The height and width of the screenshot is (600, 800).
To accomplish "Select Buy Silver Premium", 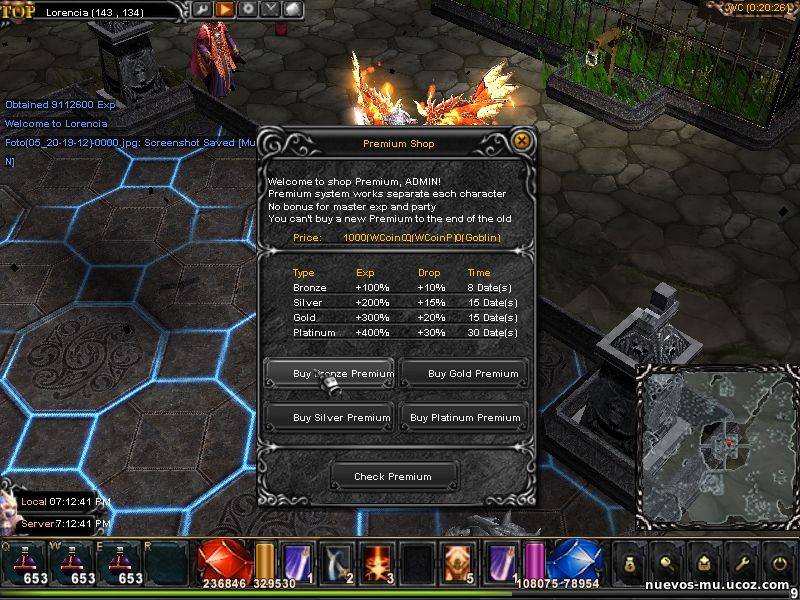I will tap(329, 418).
